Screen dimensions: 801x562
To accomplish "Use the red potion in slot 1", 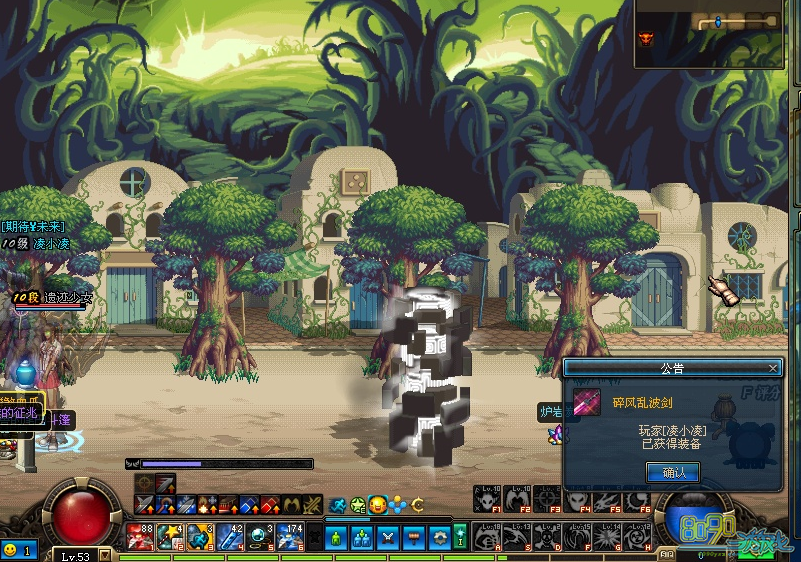I will [139, 536].
